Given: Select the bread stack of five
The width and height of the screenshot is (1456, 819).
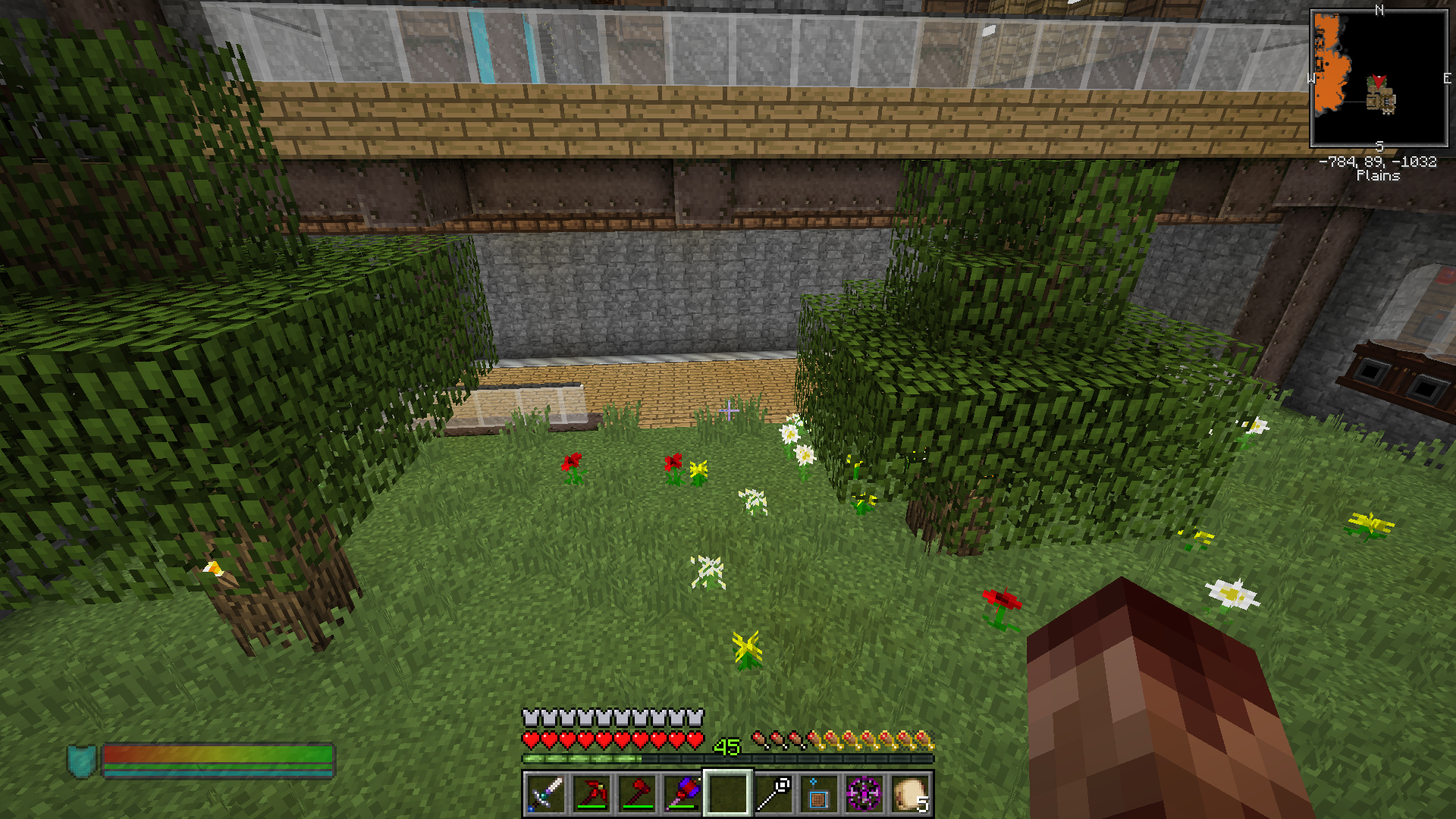Looking at the screenshot, I should pos(909,794).
